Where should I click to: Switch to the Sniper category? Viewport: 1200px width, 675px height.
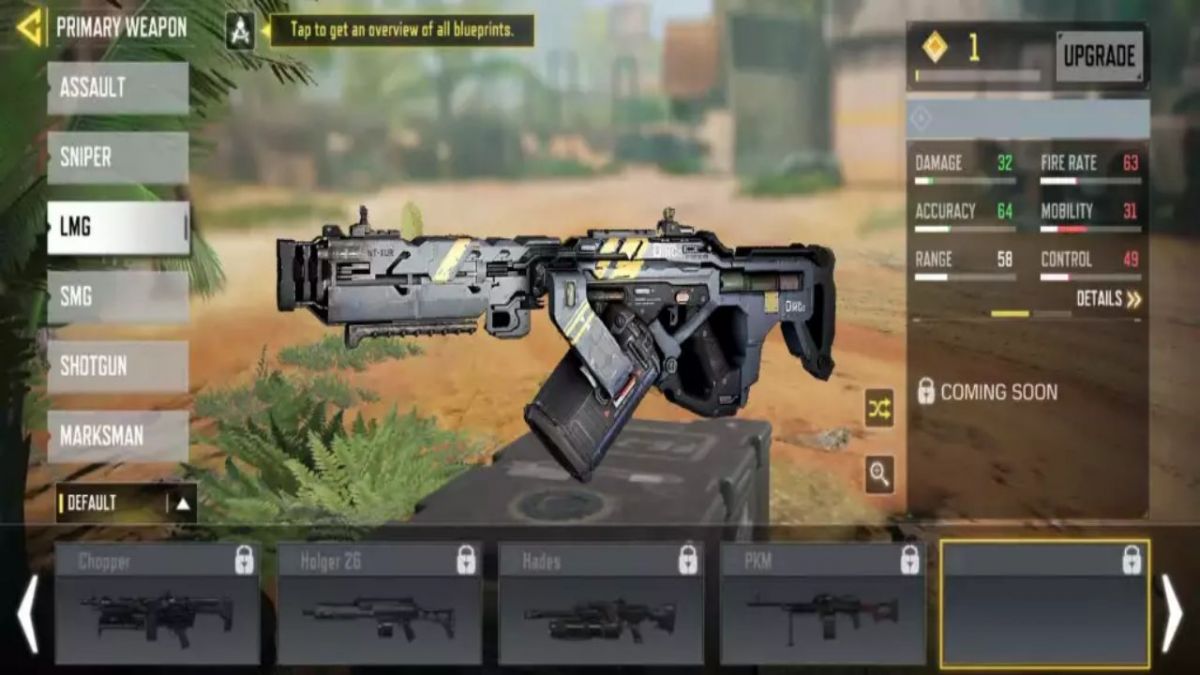(x=117, y=158)
